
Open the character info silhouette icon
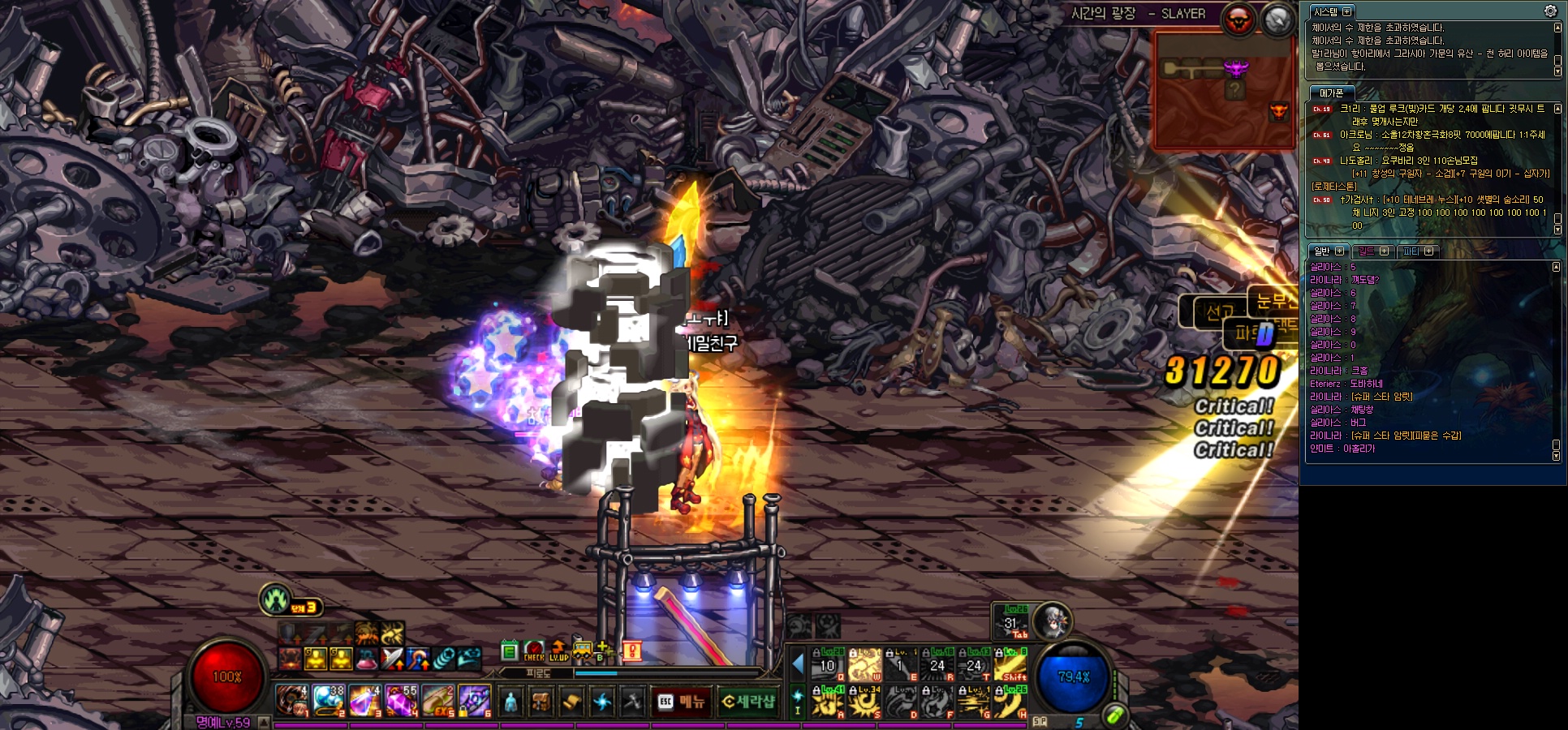(510, 702)
